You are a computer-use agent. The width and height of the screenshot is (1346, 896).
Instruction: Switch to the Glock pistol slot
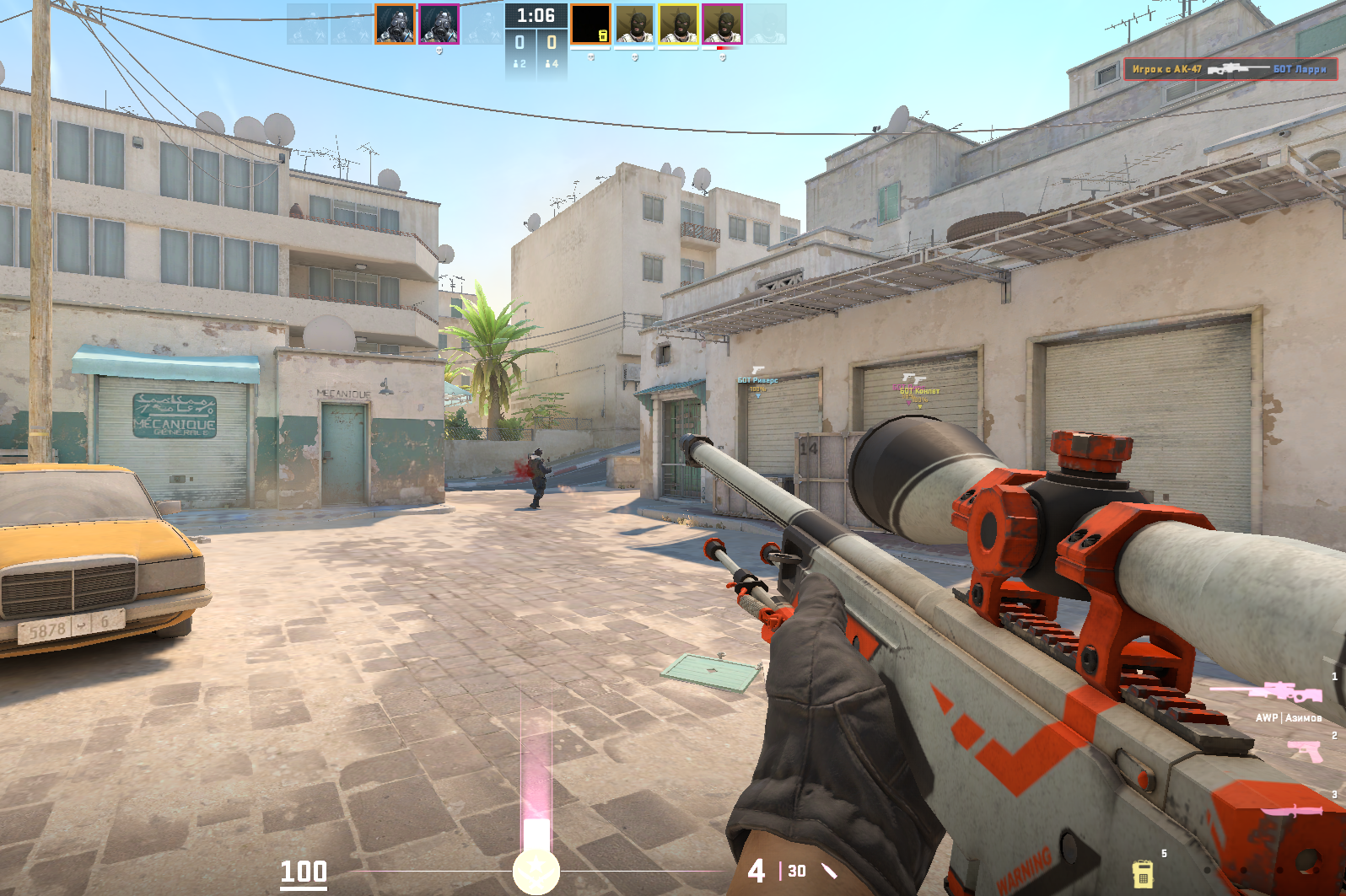pyautogui.click(x=1306, y=749)
